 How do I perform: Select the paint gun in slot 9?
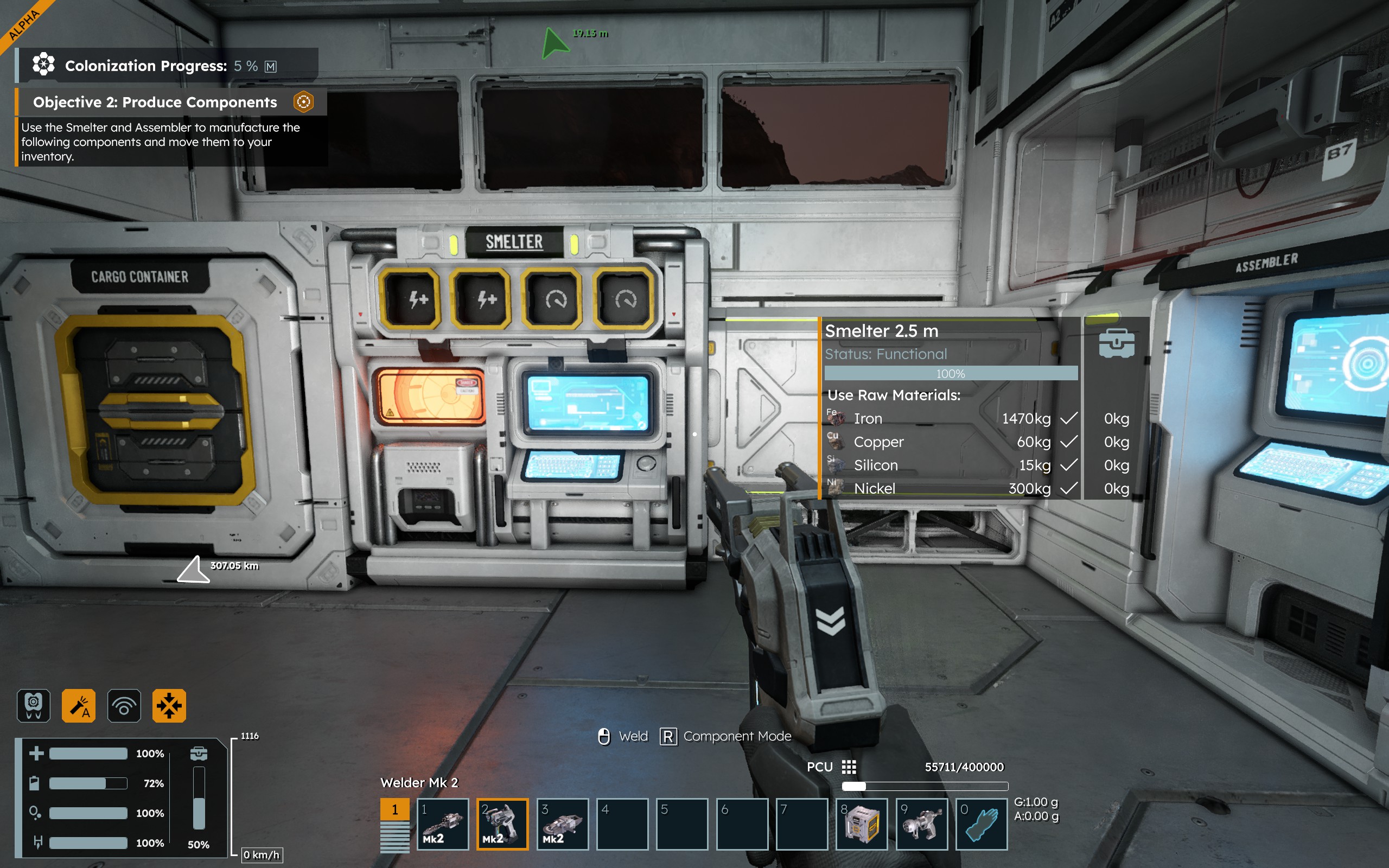click(922, 824)
